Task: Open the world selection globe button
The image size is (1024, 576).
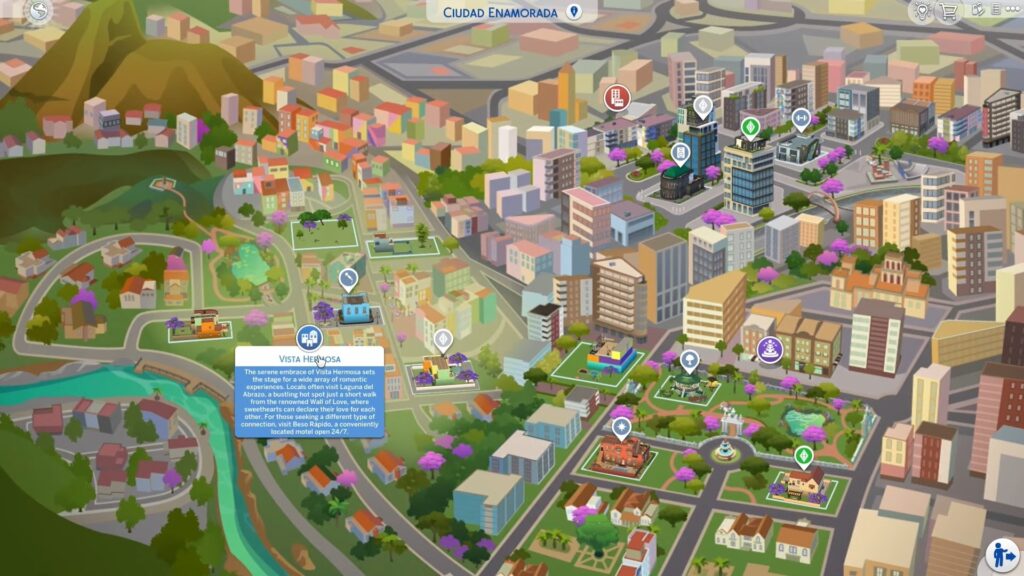Action: [x=39, y=11]
